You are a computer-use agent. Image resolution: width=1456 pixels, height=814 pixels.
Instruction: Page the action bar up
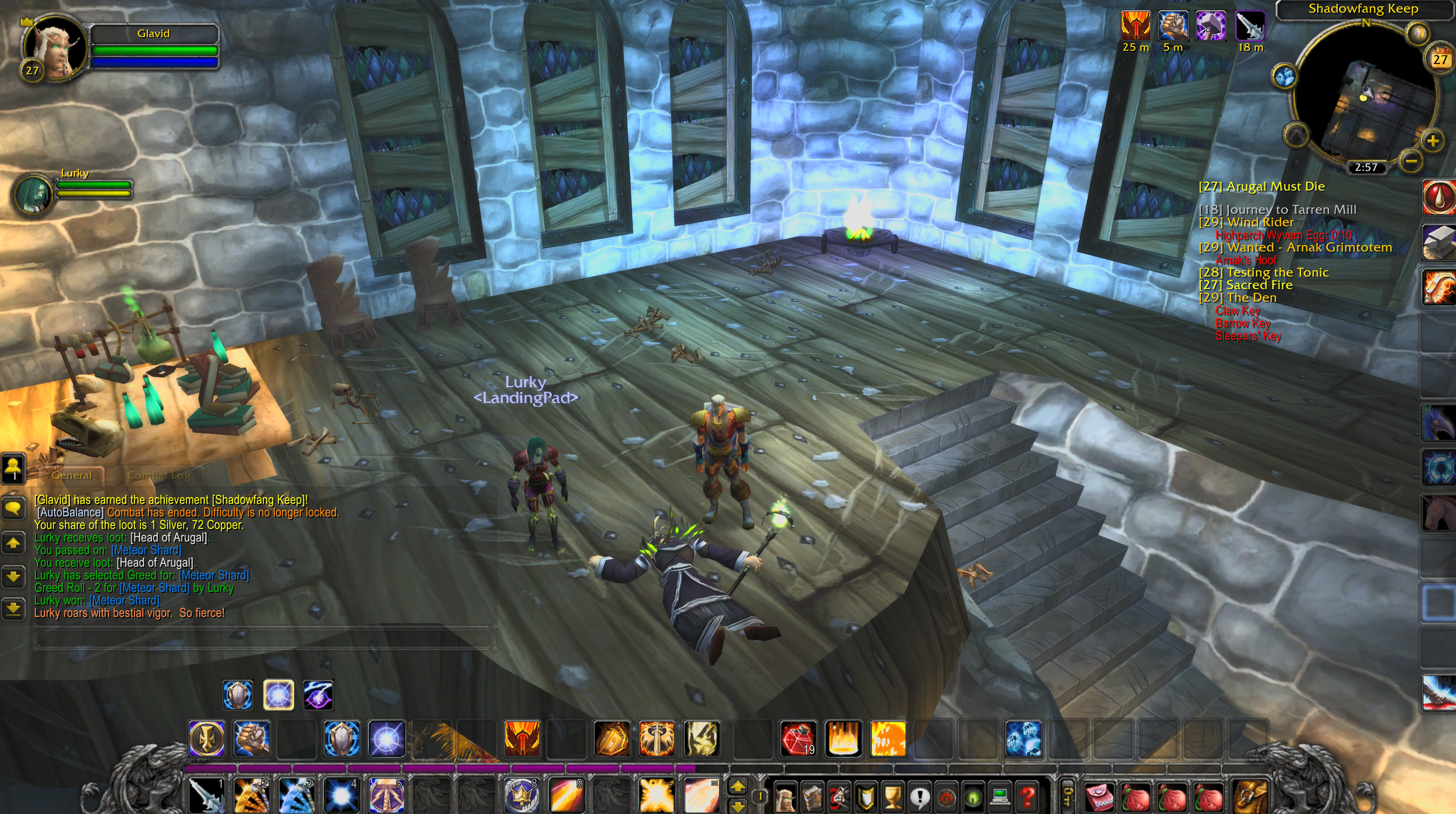[x=738, y=786]
